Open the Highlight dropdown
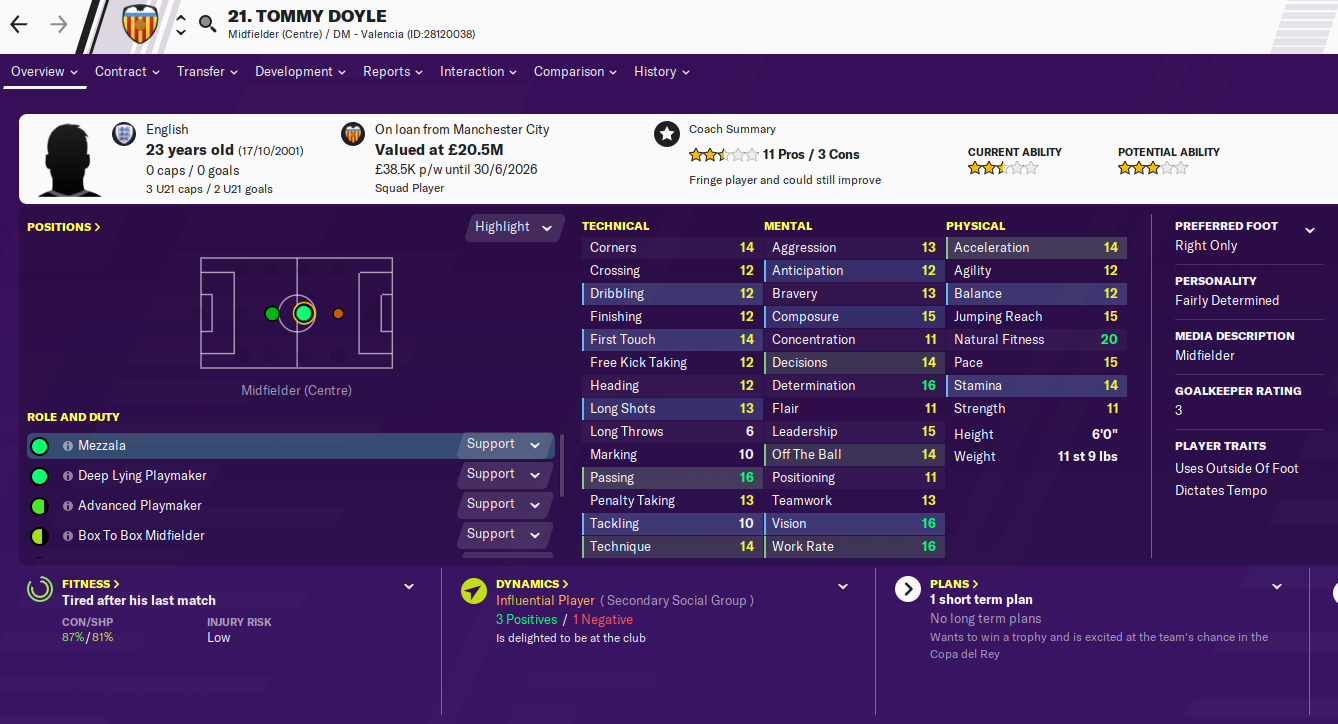Viewport: 1338px width, 724px height. pos(514,227)
